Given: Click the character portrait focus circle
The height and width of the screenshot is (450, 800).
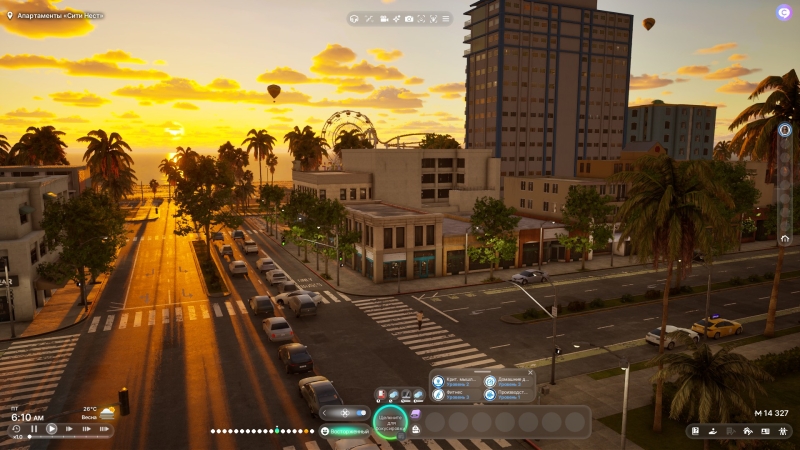Looking at the screenshot, I should [389, 422].
